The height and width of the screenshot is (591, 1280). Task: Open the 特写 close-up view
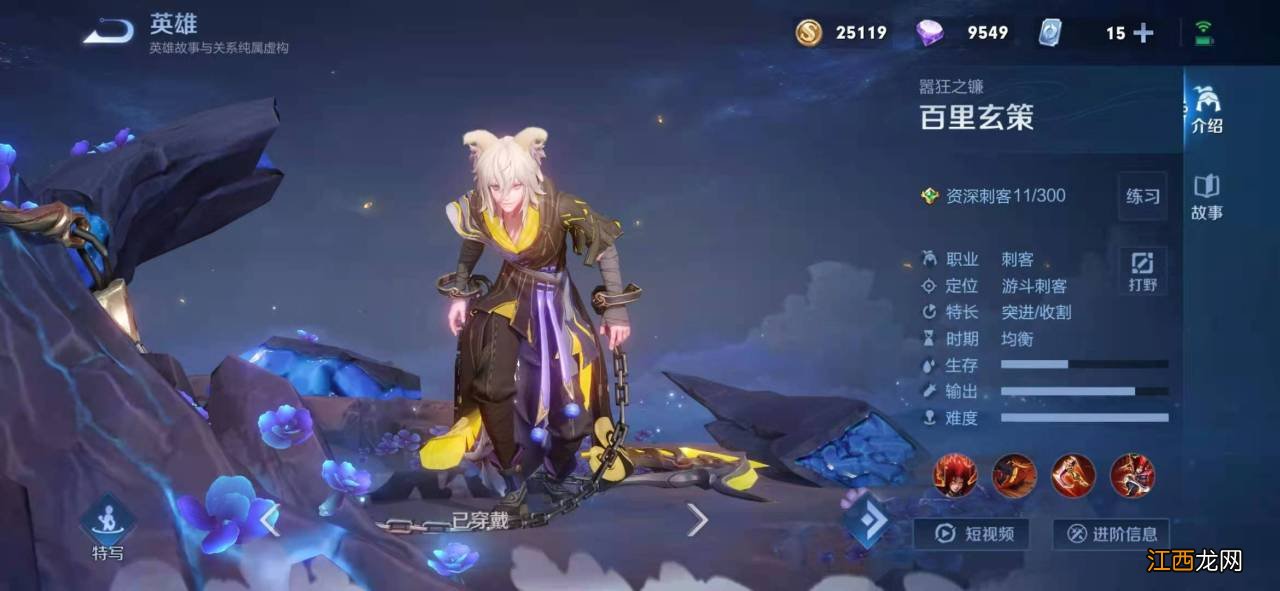(108, 527)
